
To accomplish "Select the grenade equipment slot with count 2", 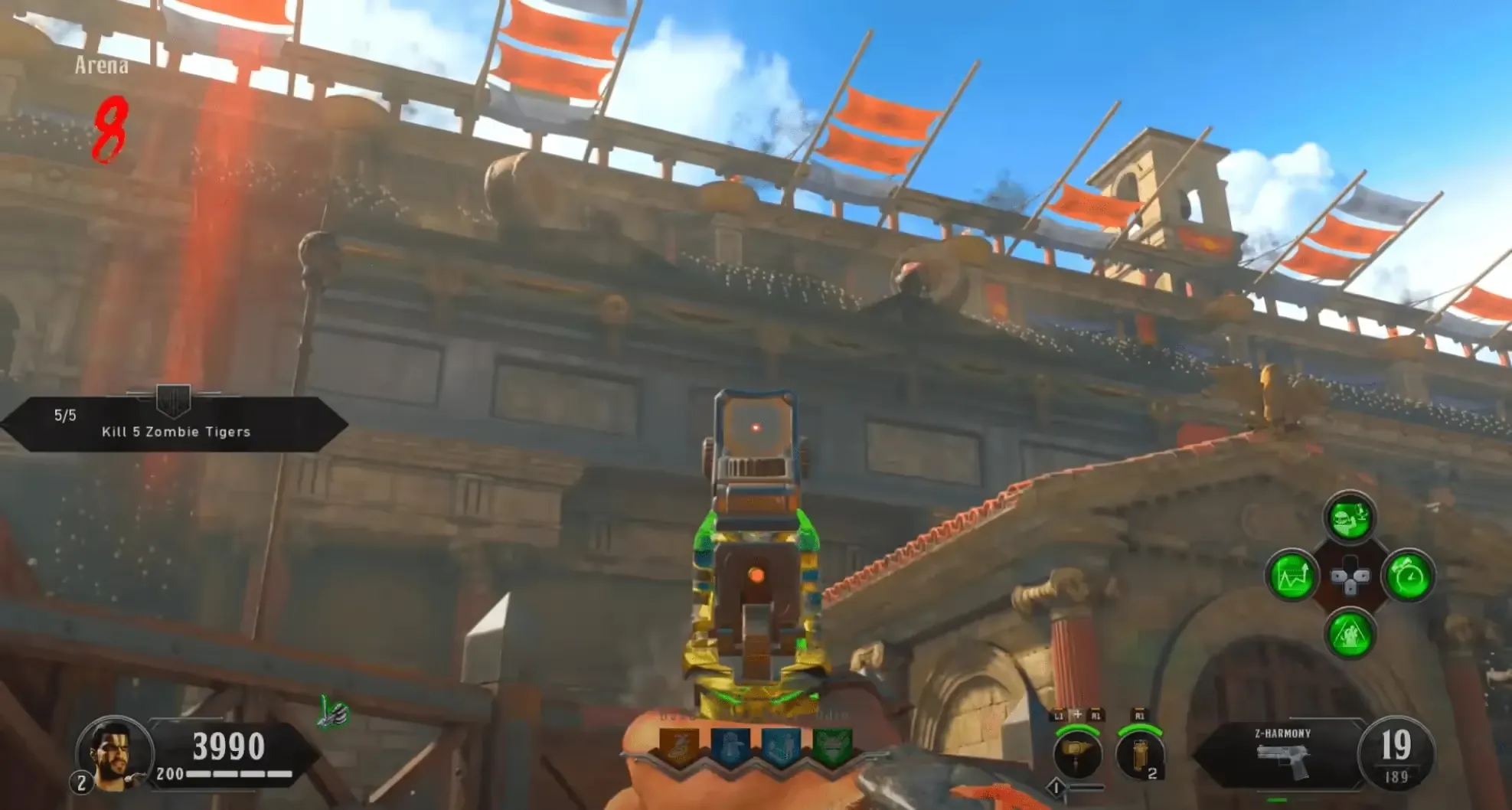I will 1139,755.
